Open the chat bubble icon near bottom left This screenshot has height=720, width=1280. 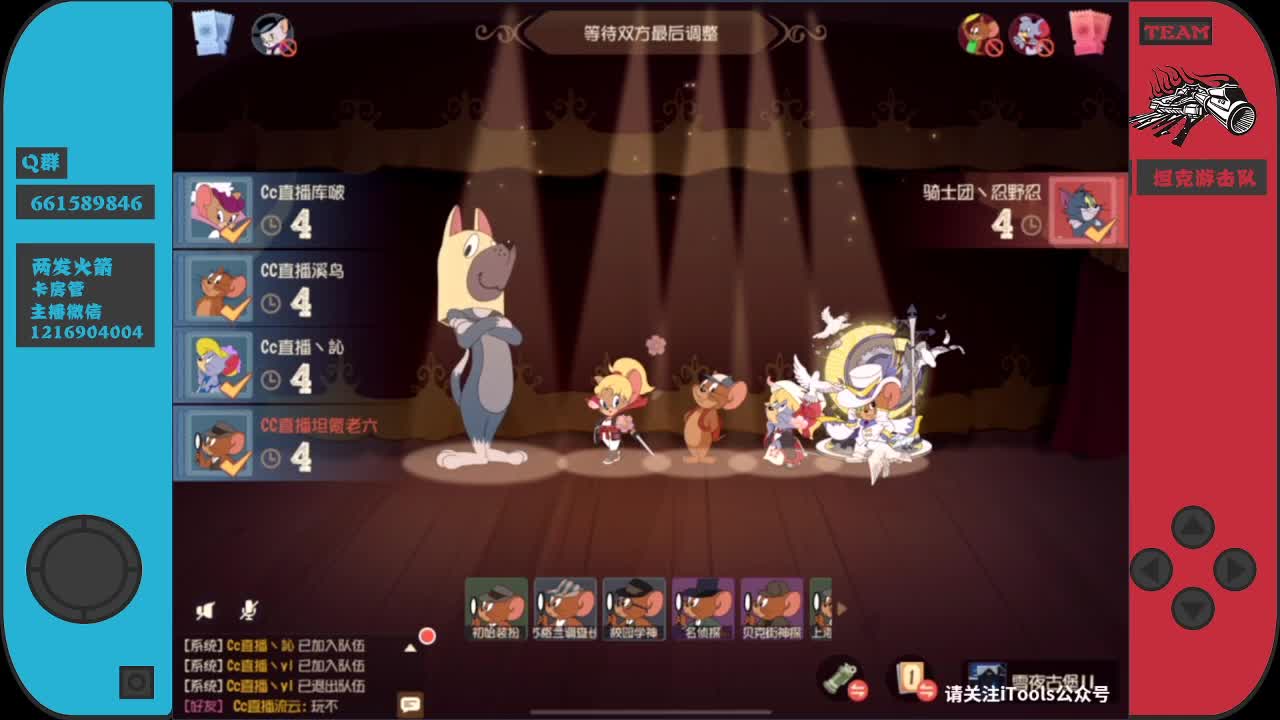409,705
